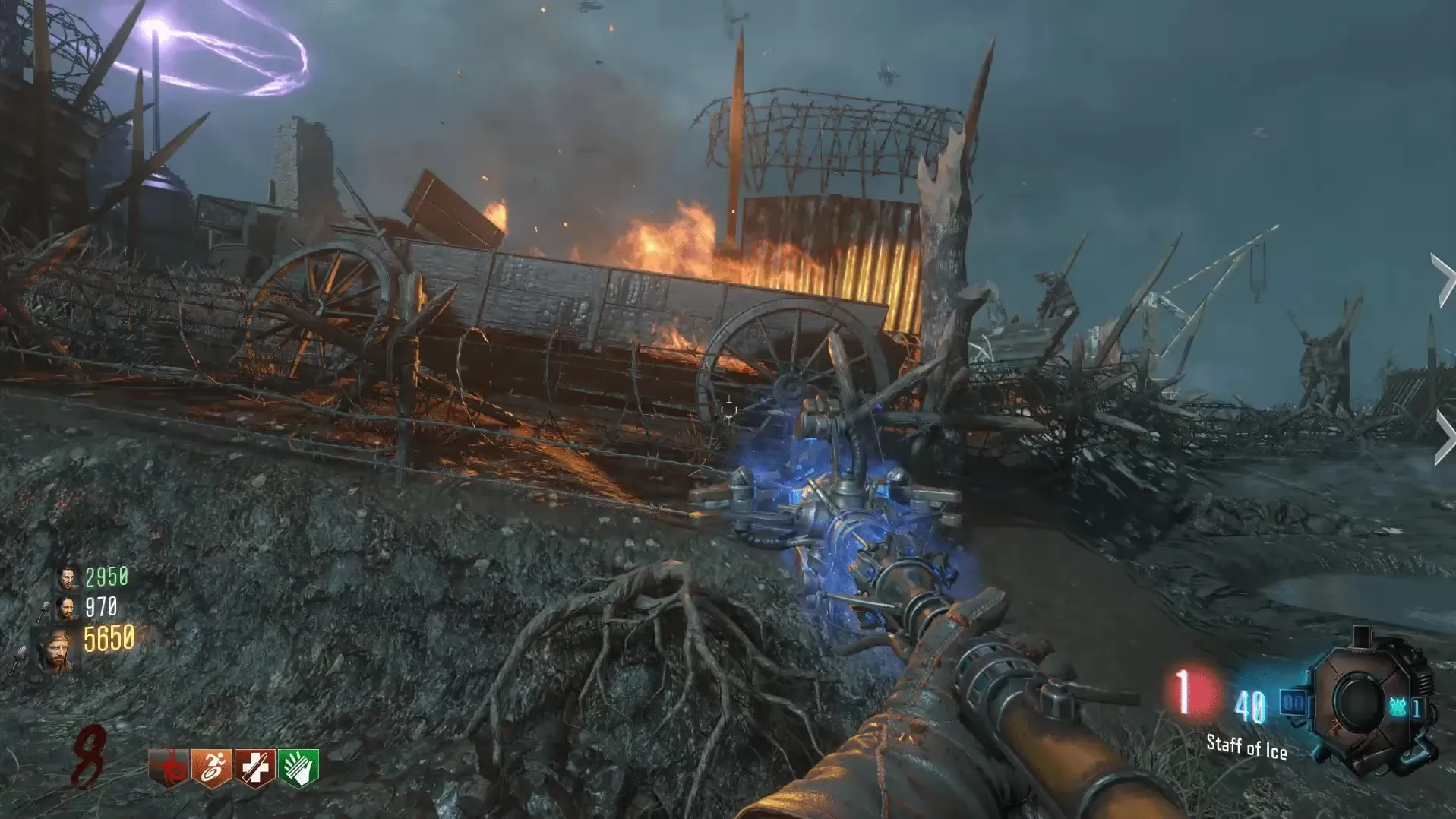Click the player portrait beside 970 points
The height and width of the screenshot is (819, 1456).
click(68, 608)
